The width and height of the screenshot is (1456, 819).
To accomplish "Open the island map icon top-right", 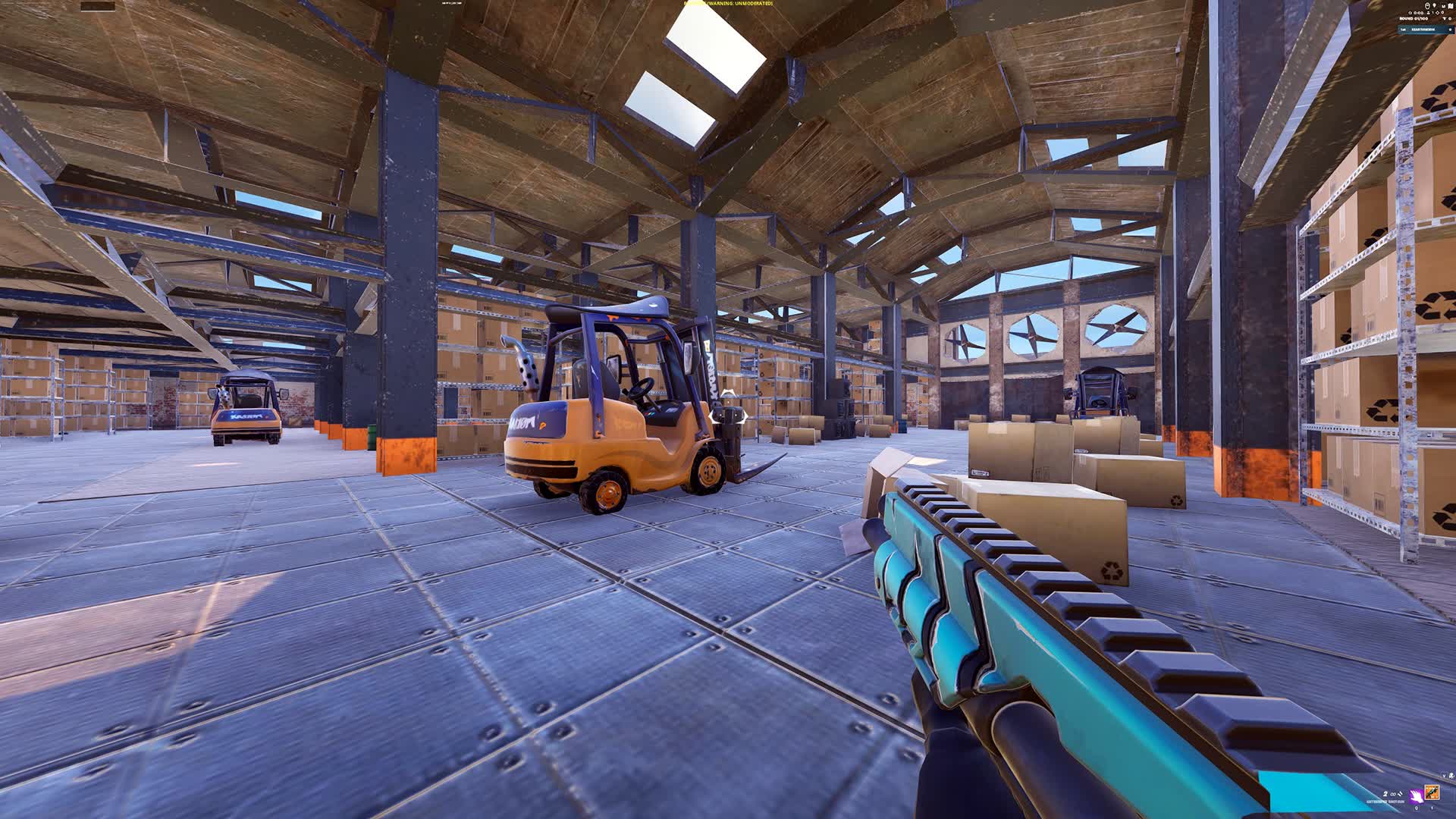I will [x=1451, y=7].
